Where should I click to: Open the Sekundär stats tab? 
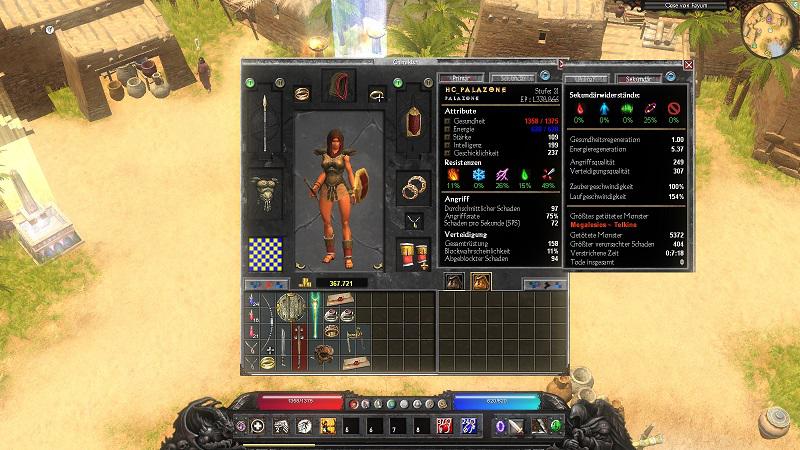click(x=634, y=78)
